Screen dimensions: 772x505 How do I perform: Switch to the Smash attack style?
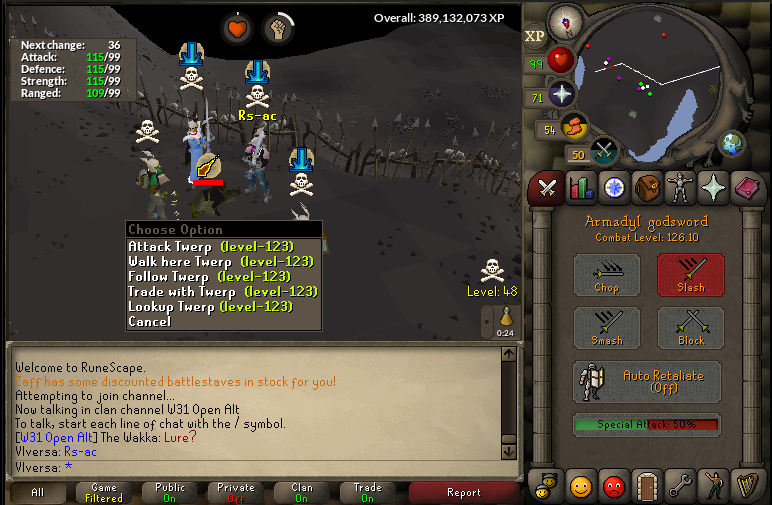pyautogui.click(x=607, y=328)
